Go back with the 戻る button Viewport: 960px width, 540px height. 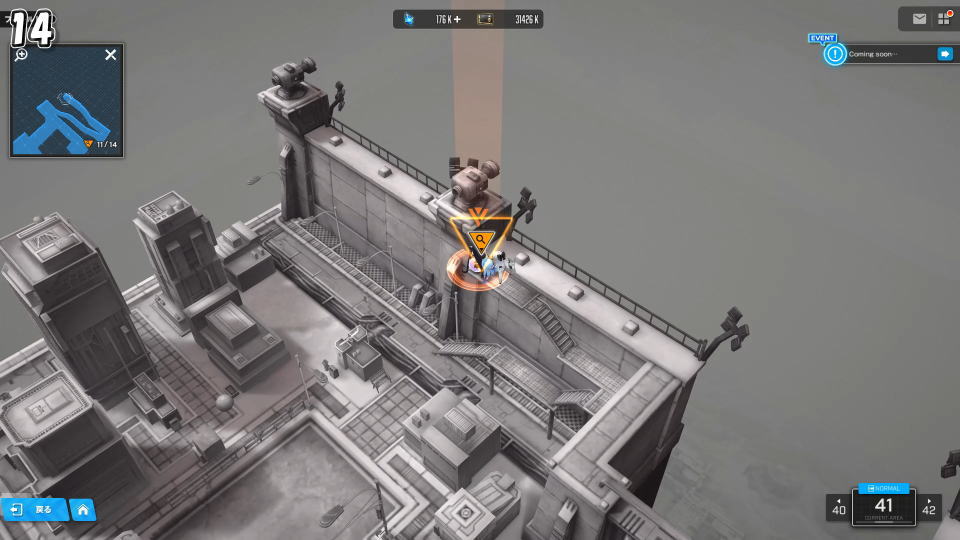coord(33,510)
